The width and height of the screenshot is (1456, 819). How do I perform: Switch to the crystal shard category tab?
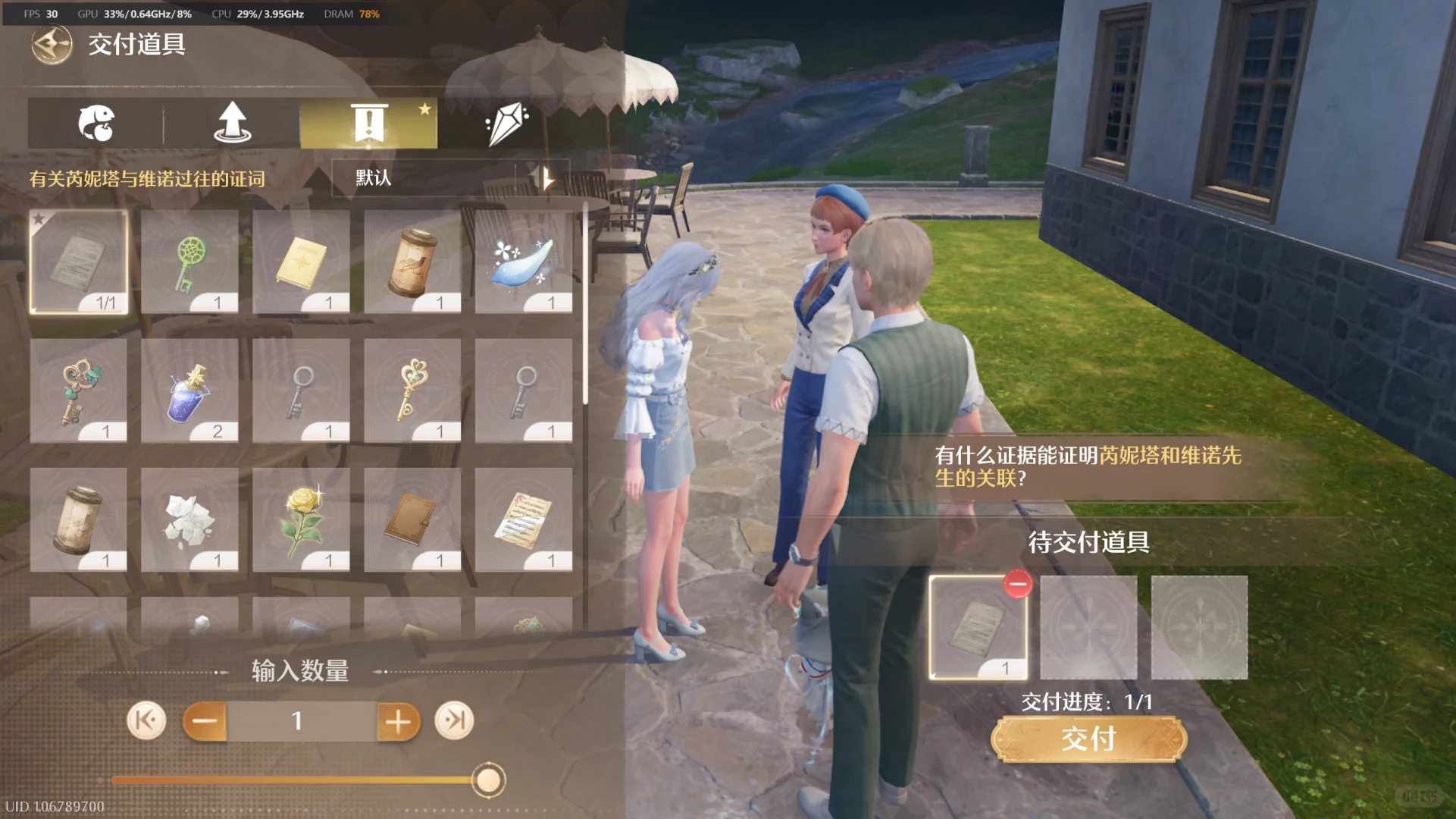point(506,123)
